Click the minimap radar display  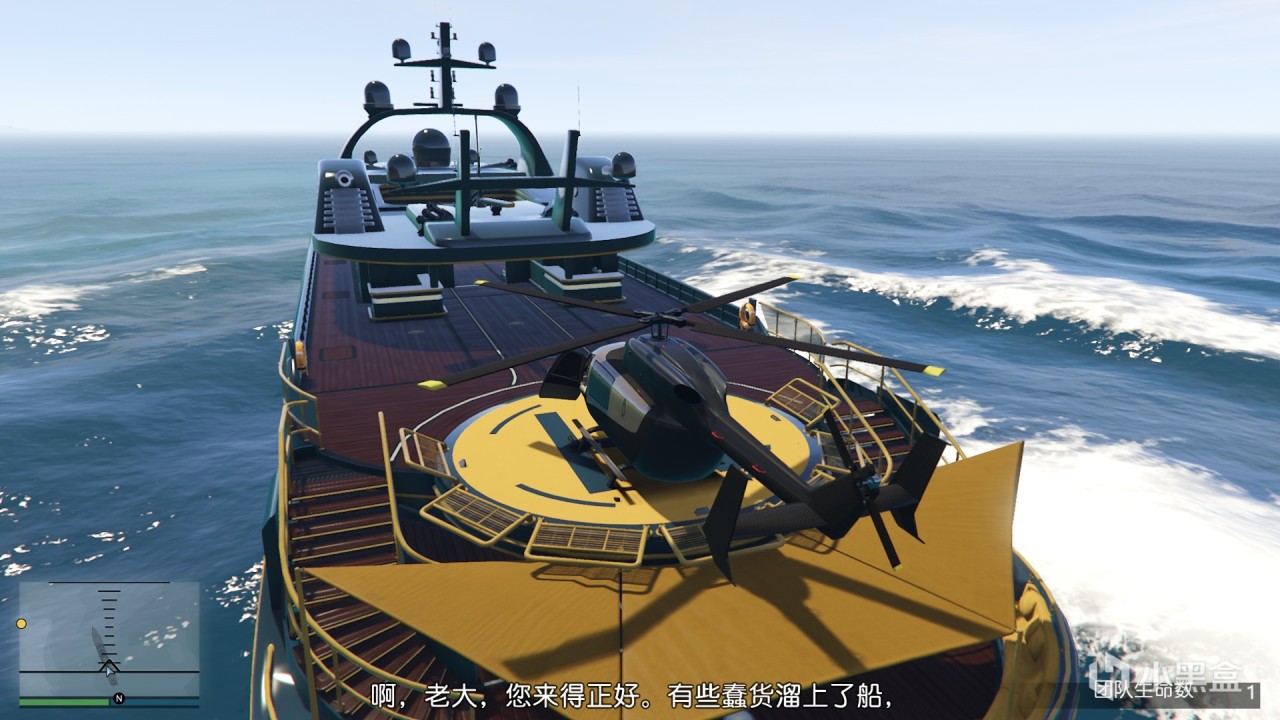[110, 645]
